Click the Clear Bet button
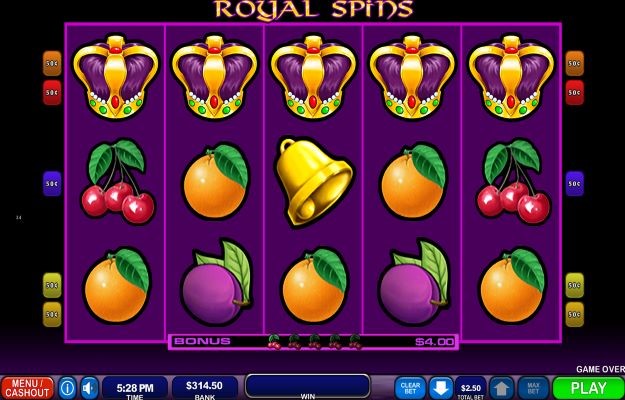 pyautogui.click(x=410, y=388)
